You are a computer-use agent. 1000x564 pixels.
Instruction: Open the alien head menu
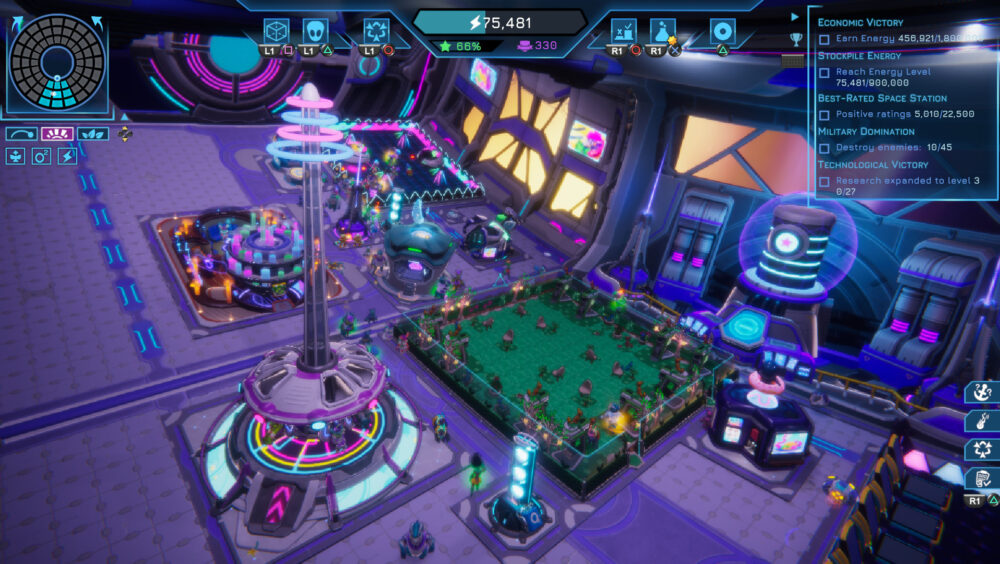316,31
